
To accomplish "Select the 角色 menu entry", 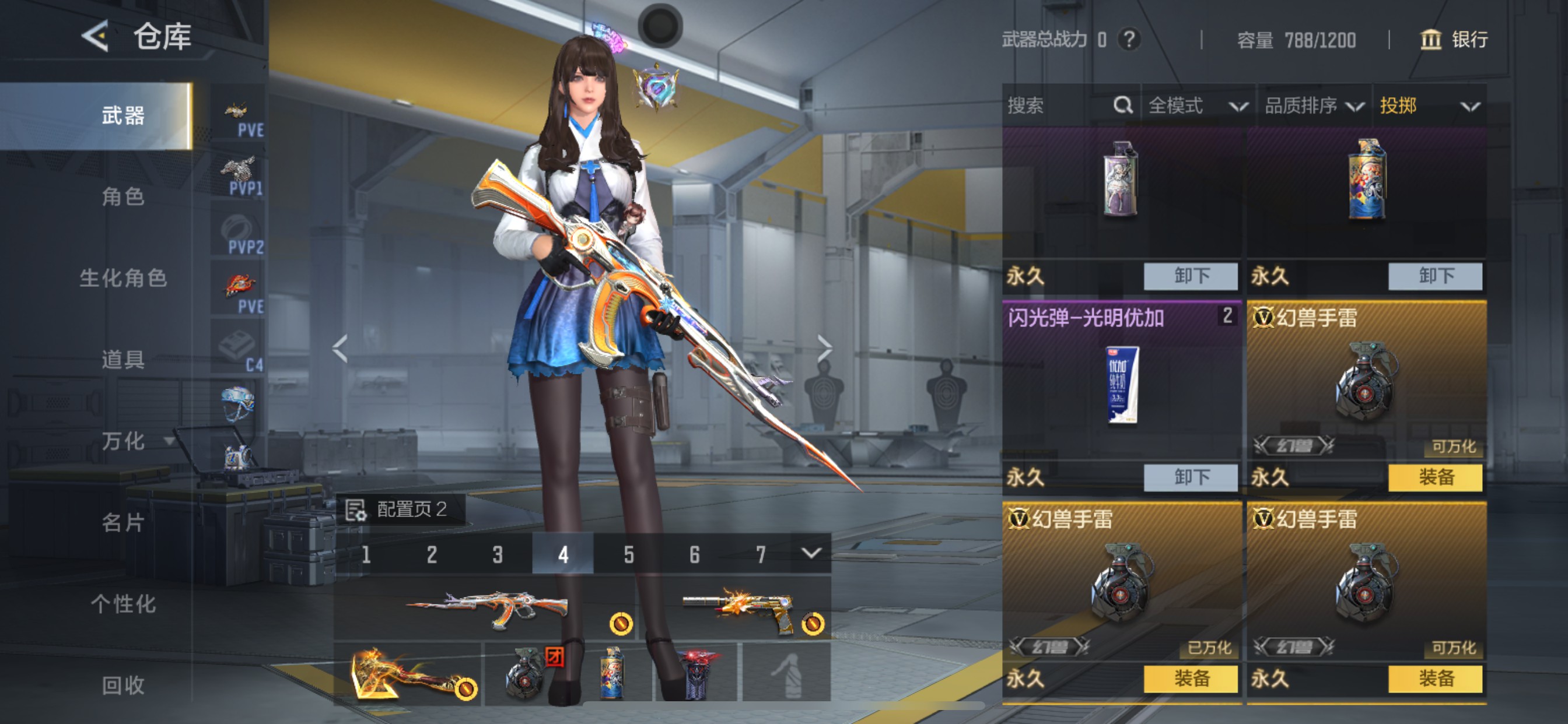I will coord(123,196).
